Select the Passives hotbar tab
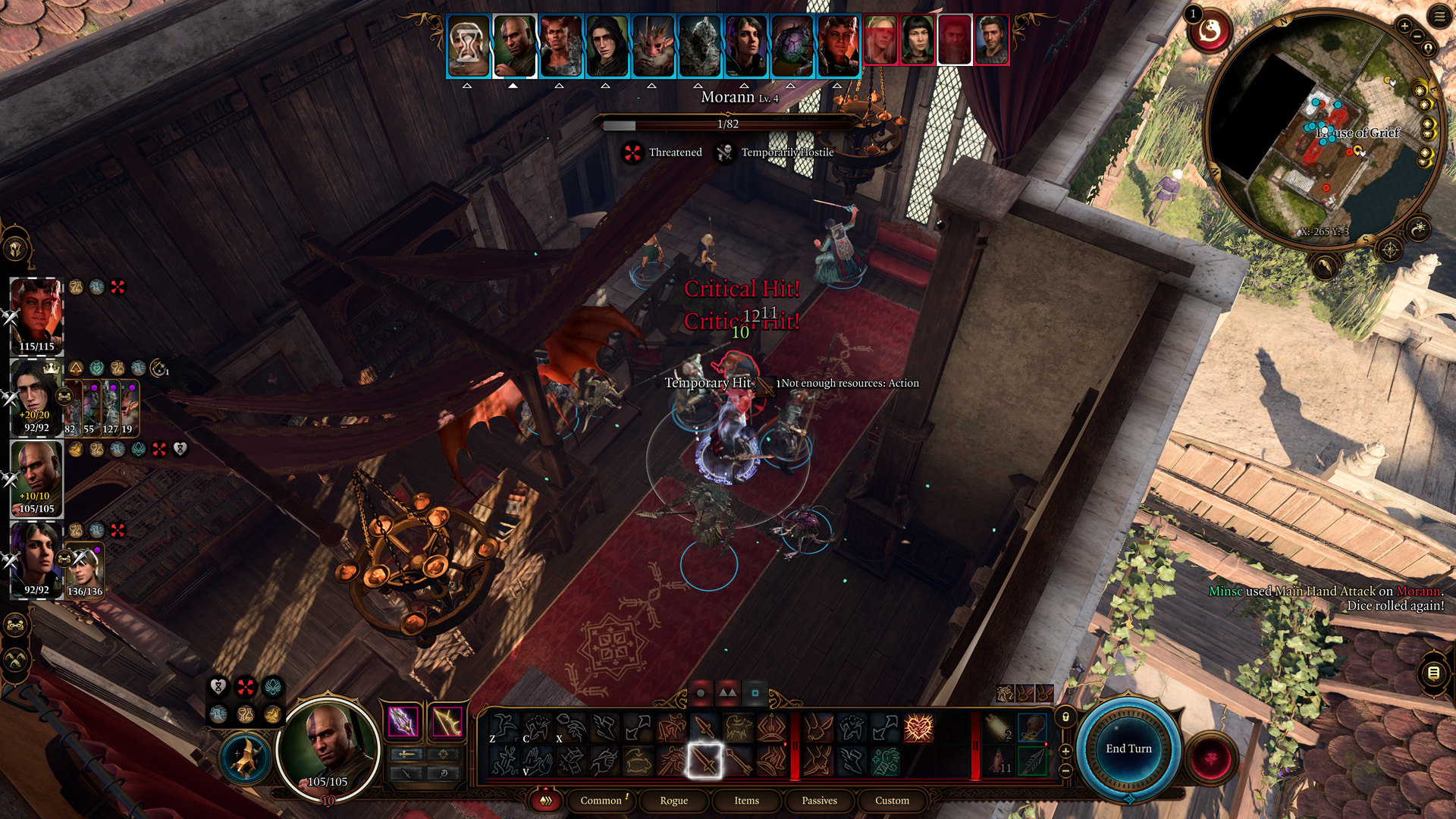 coord(819,800)
